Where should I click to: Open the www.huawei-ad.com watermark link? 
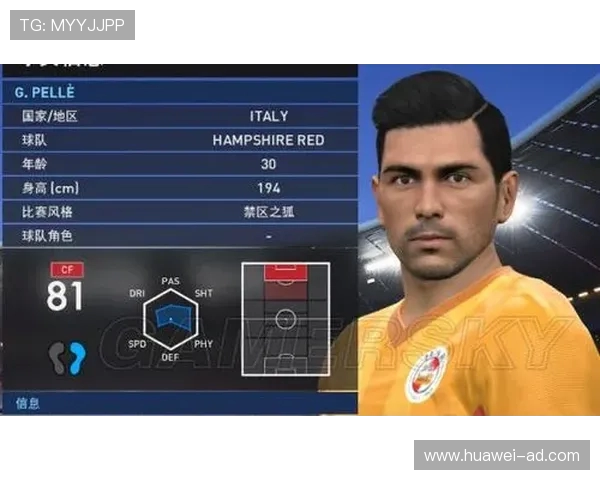[501, 455]
